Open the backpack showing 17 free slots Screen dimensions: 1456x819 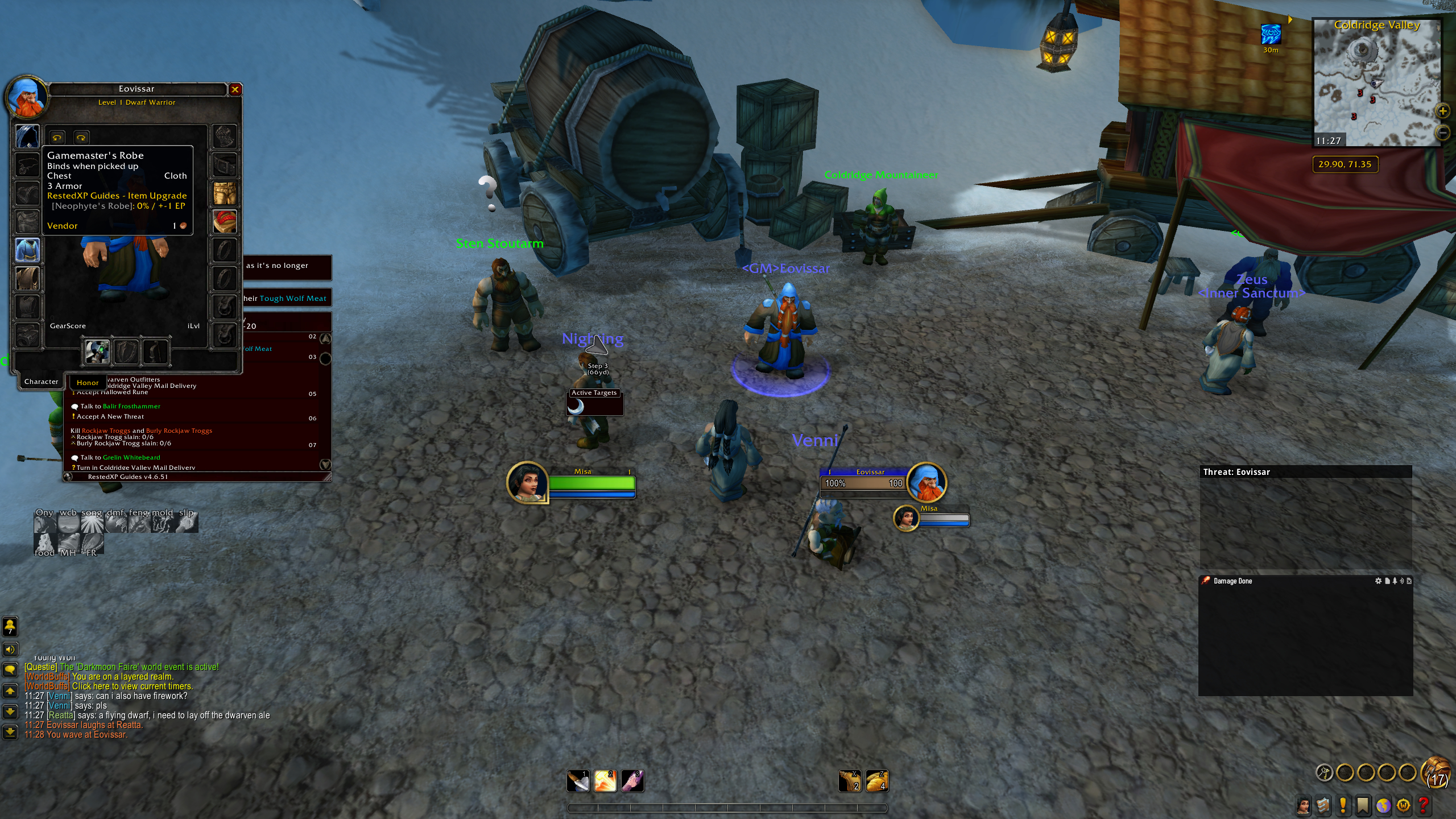click(x=1436, y=772)
